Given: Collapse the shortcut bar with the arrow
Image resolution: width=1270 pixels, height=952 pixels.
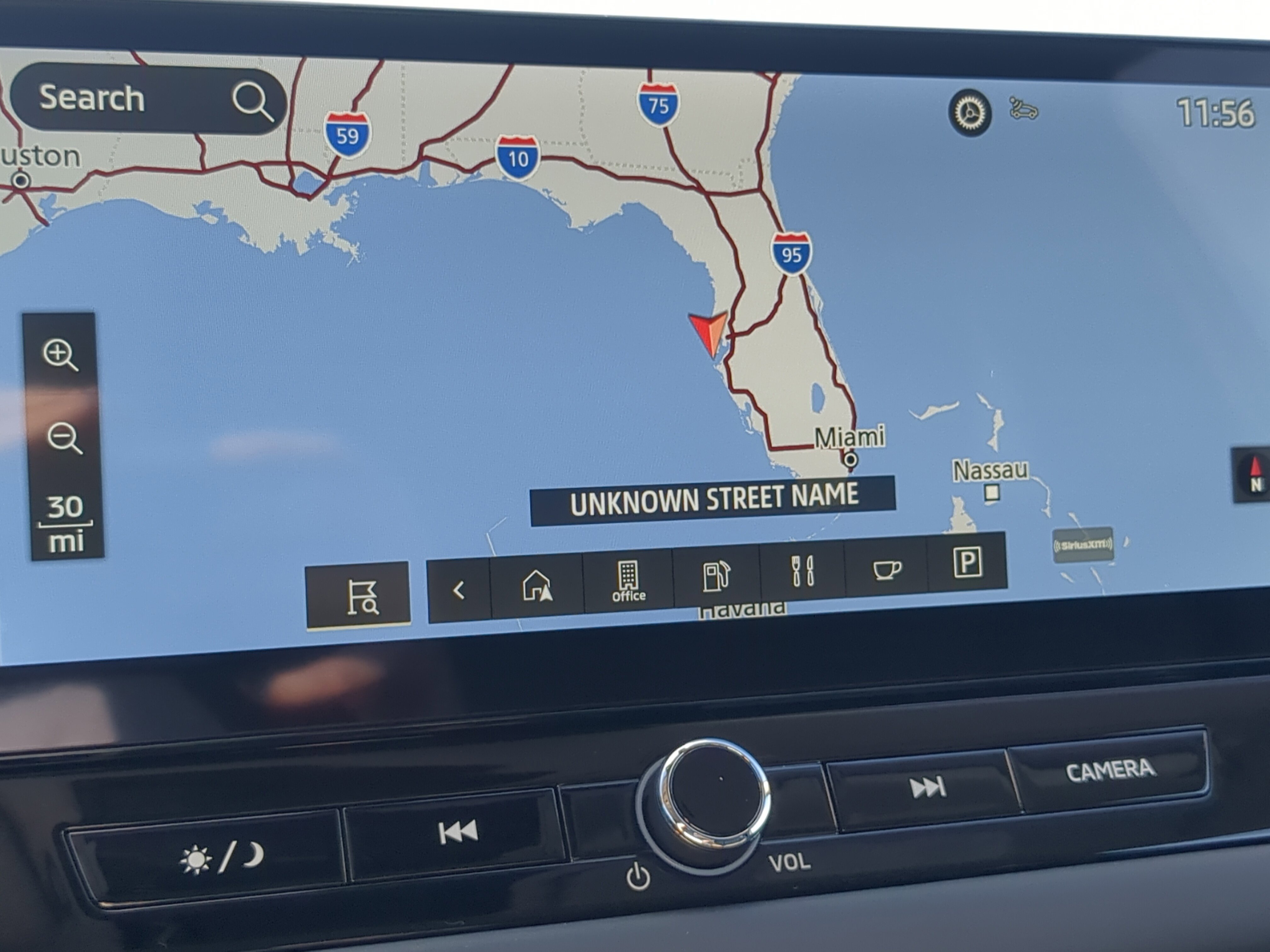Looking at the screenshot, I should point(459,590).
